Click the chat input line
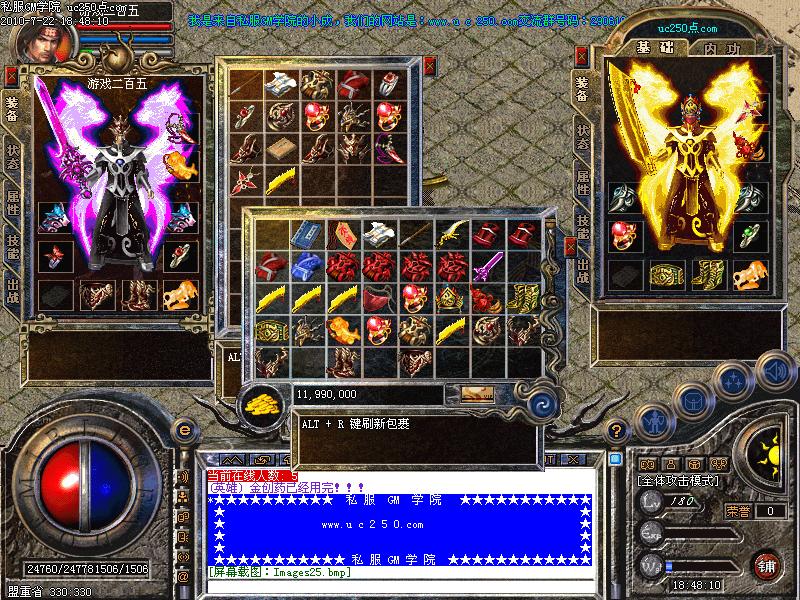 point(400,587)
